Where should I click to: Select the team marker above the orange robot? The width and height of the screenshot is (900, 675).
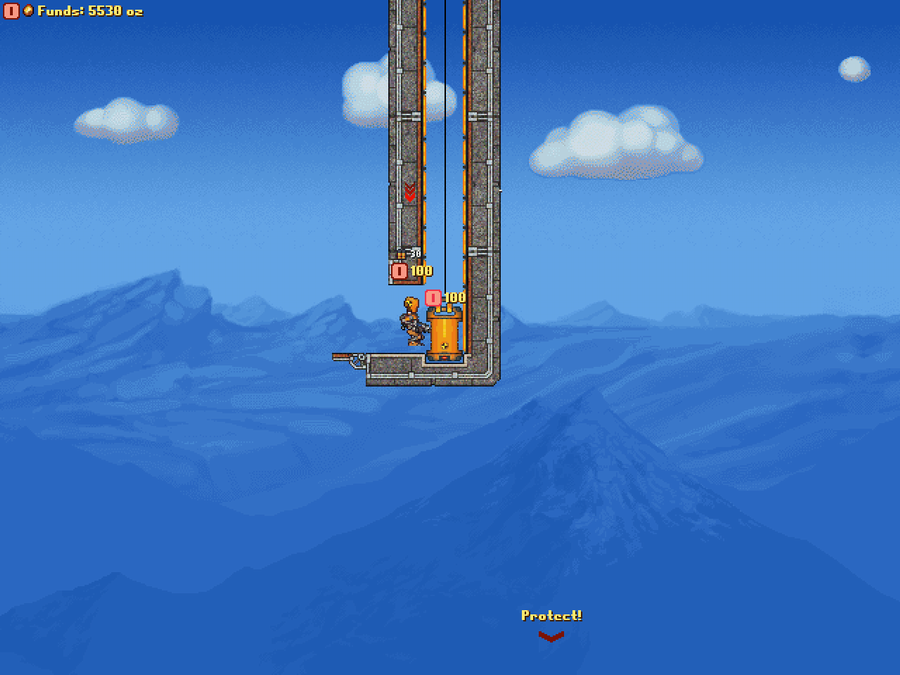pos(399,271)
